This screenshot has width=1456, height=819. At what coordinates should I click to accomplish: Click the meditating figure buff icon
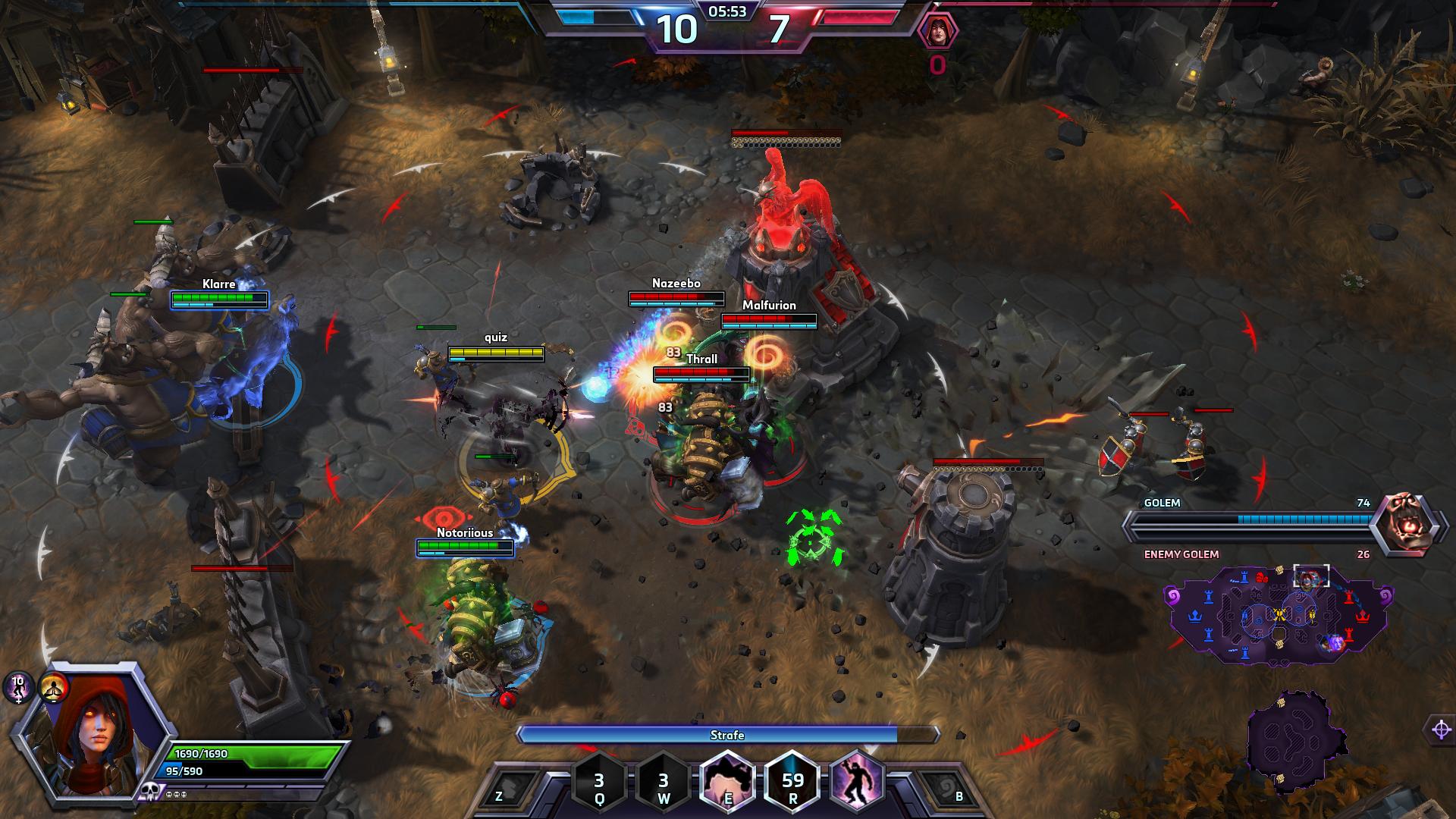point(54,687)
